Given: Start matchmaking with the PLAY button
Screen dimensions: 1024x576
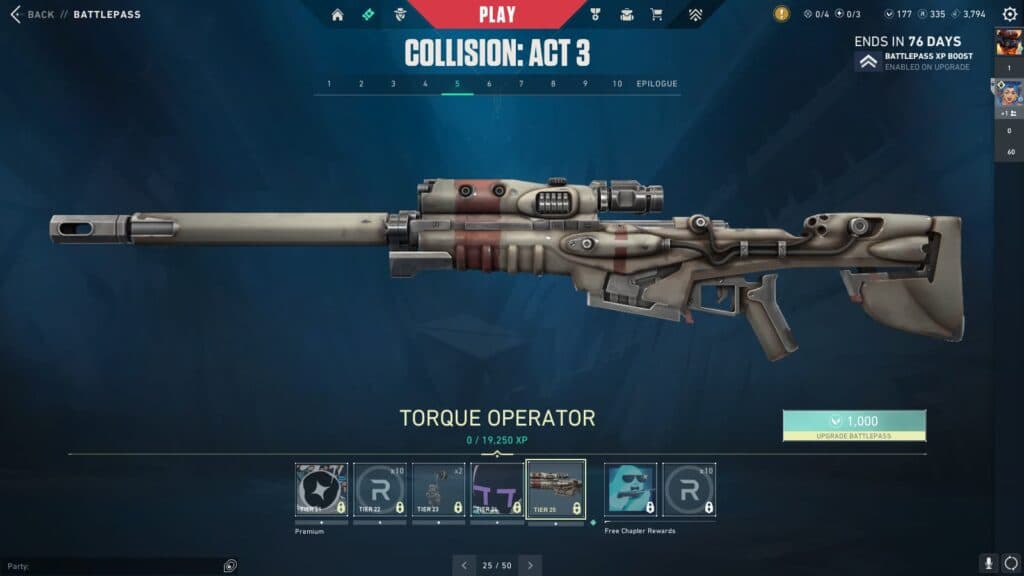Looking at the screenshot, I should click(497, 14).
